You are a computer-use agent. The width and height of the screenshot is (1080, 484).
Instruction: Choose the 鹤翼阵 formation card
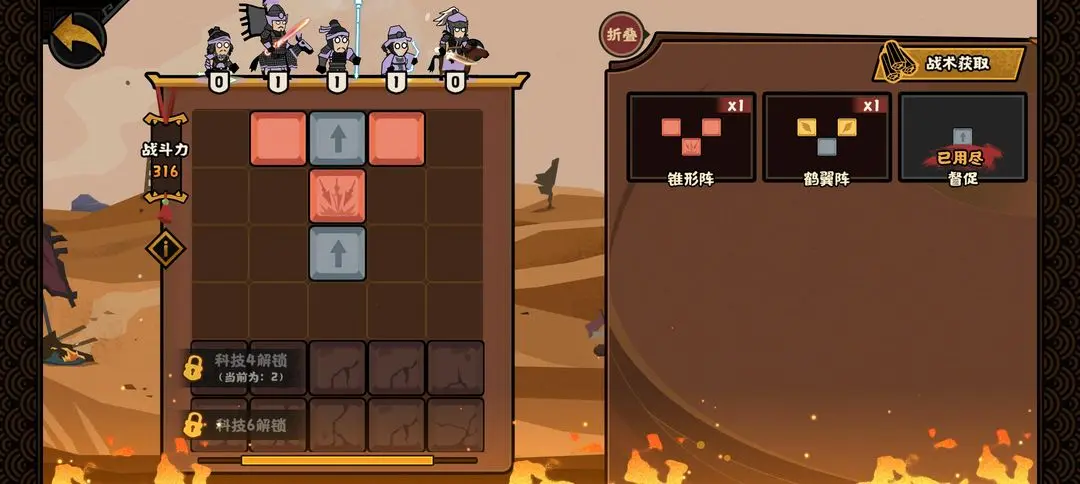coord(827,137)
